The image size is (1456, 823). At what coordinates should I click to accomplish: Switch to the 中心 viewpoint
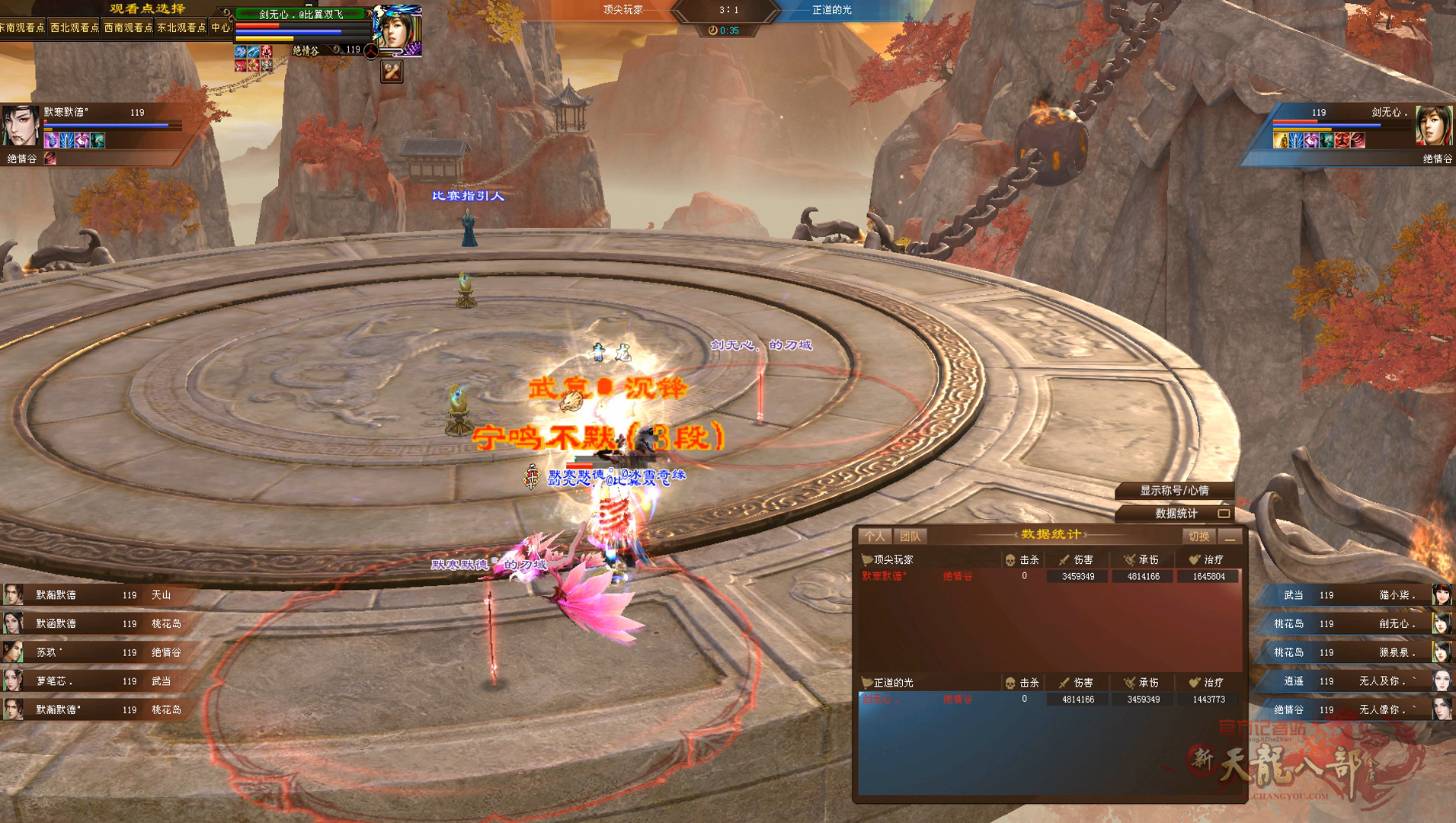[x=221, y=27]
